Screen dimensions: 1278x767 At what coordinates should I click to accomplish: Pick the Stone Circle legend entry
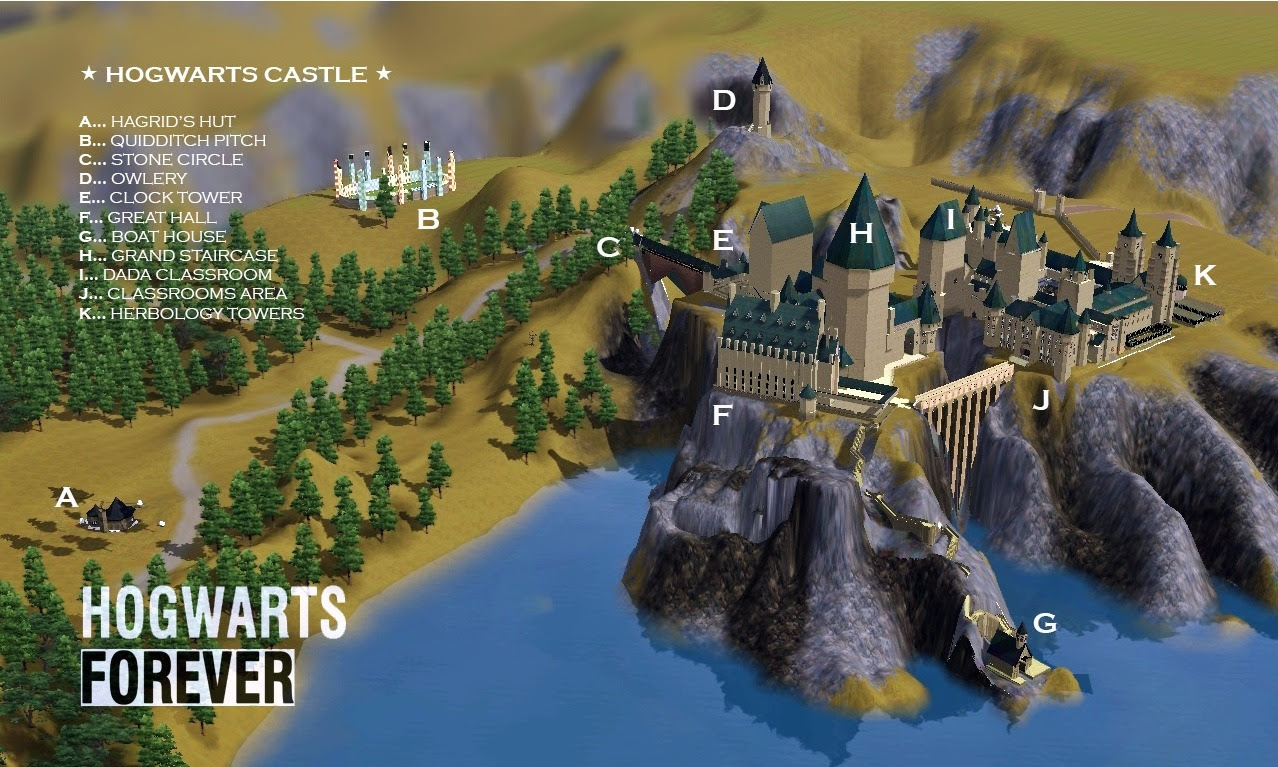(161, 160)
